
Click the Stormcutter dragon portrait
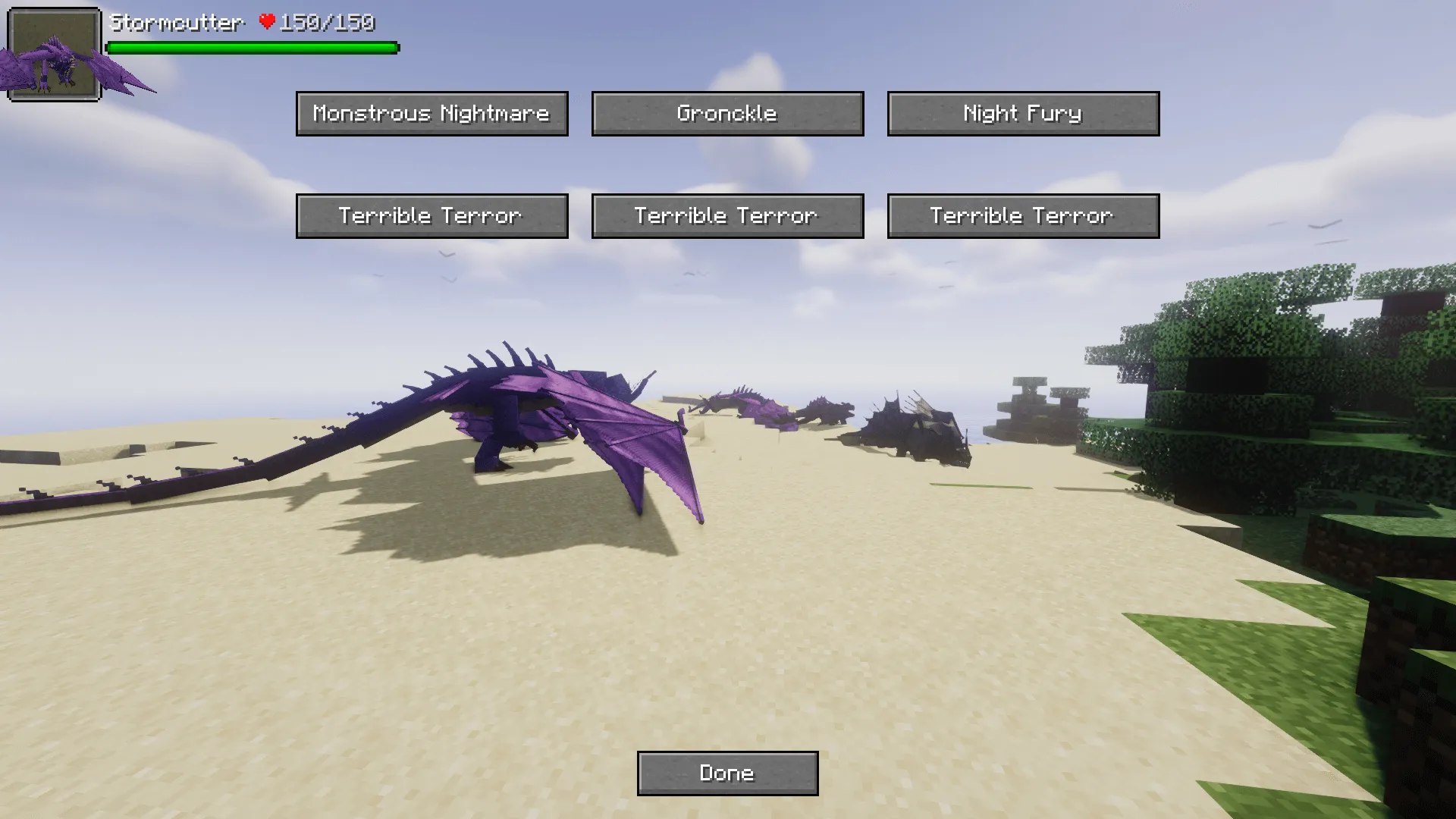(x=53, y=53)
